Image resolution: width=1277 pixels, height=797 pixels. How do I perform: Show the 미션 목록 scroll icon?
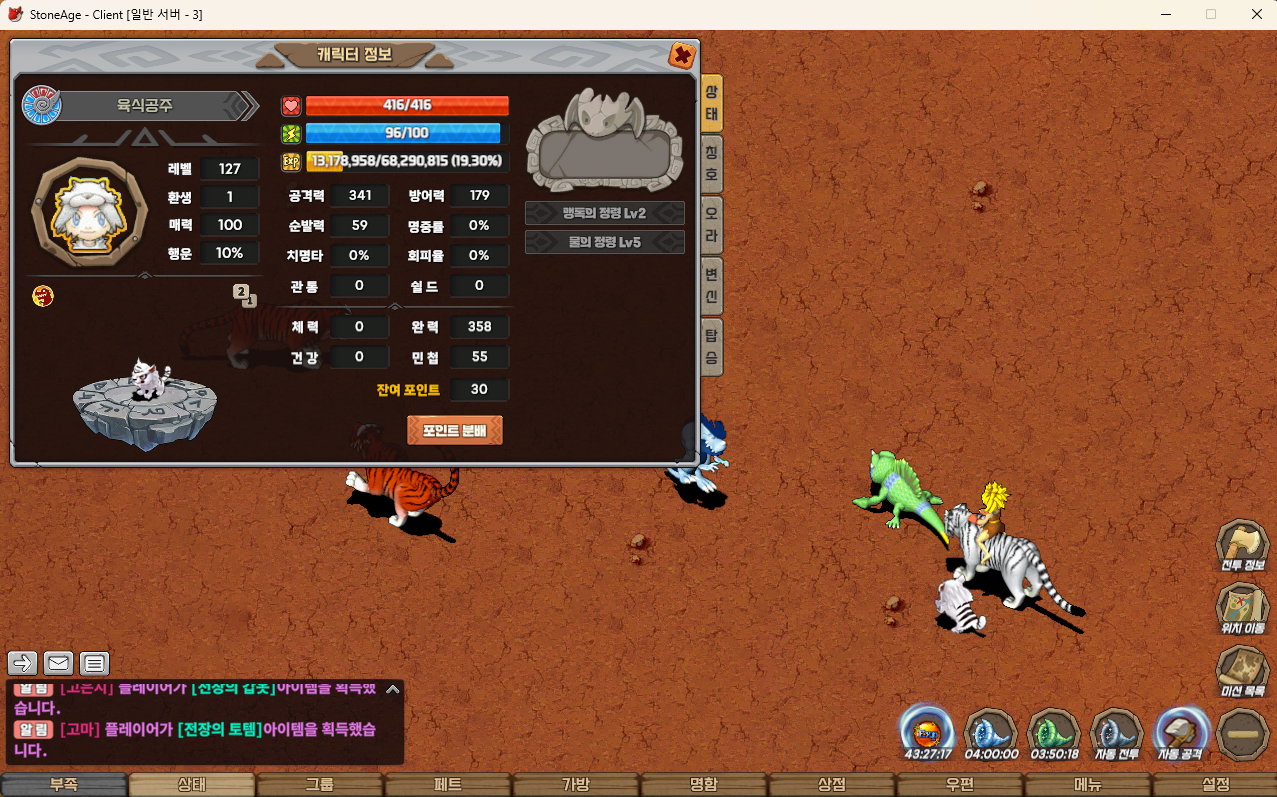pyautogui.click(x=1243, y=672)
